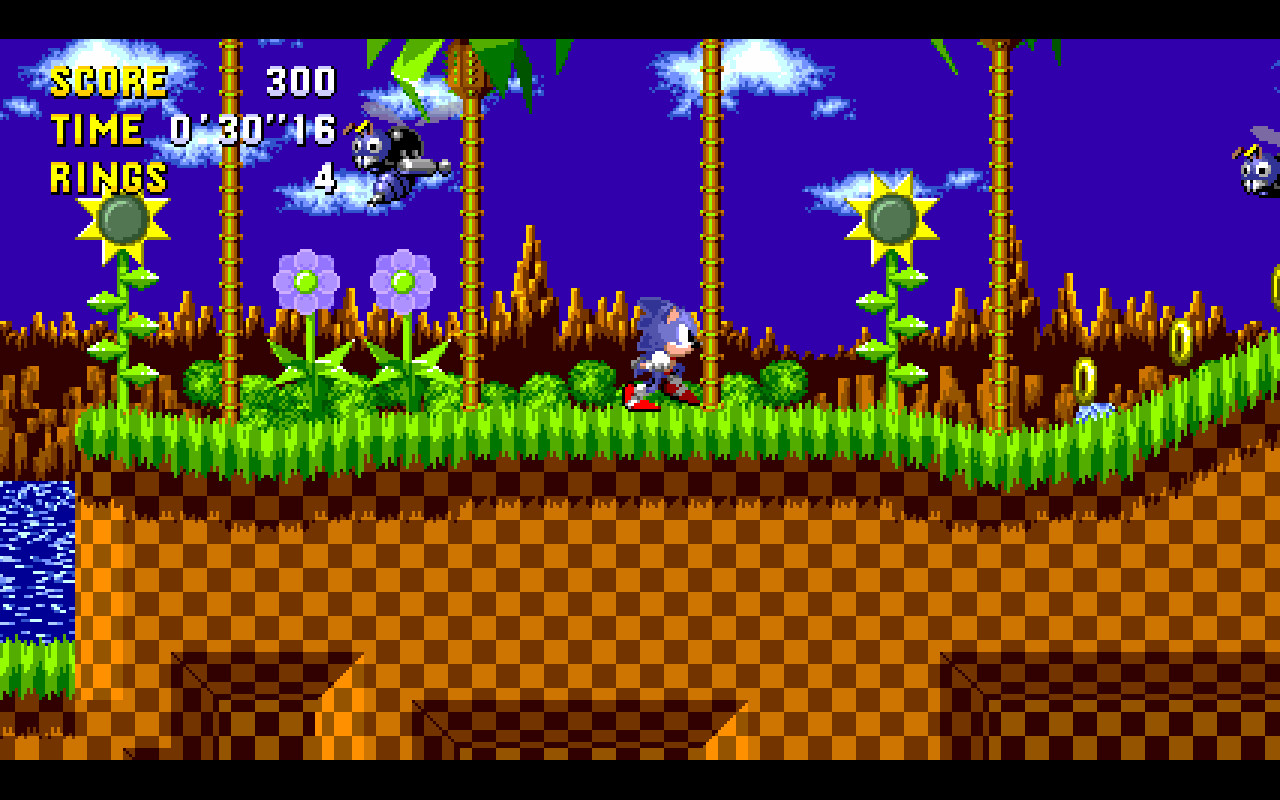Select the SCORE label in the HUD

(x=110, y=80)
